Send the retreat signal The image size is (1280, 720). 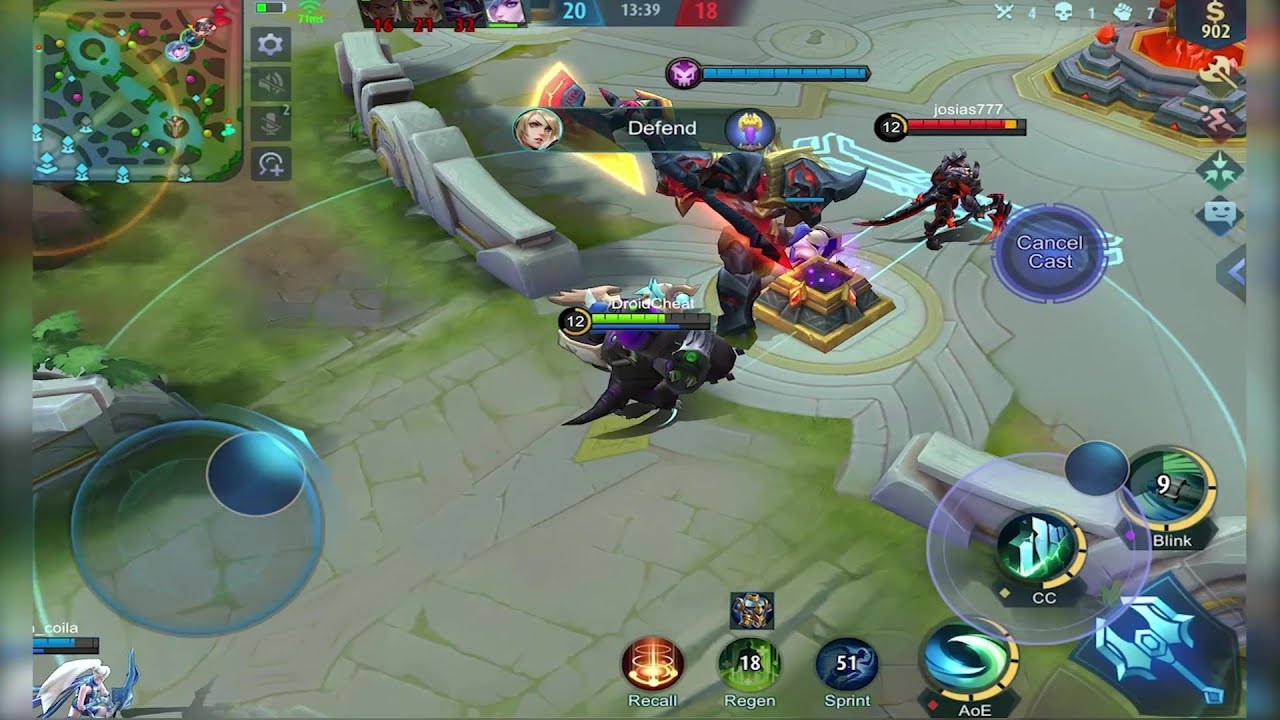(x=1220, y=118)
